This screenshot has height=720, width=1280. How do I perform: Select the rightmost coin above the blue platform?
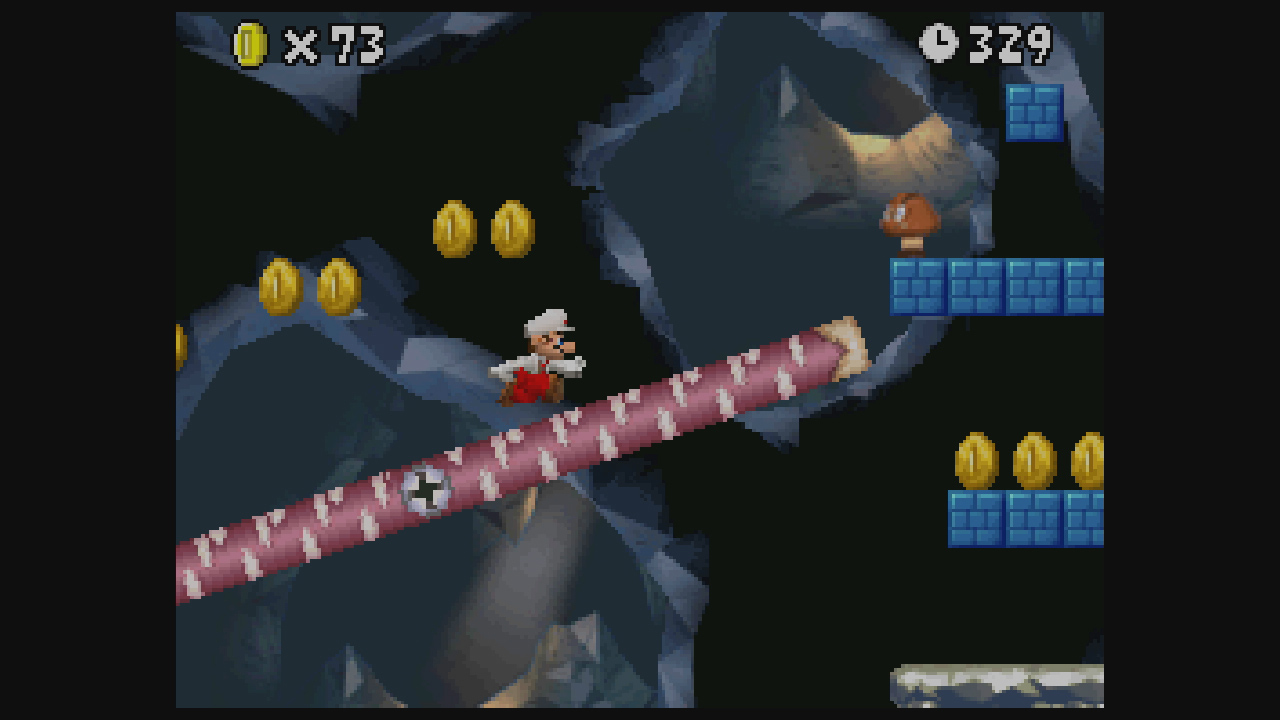point(1086,462)
